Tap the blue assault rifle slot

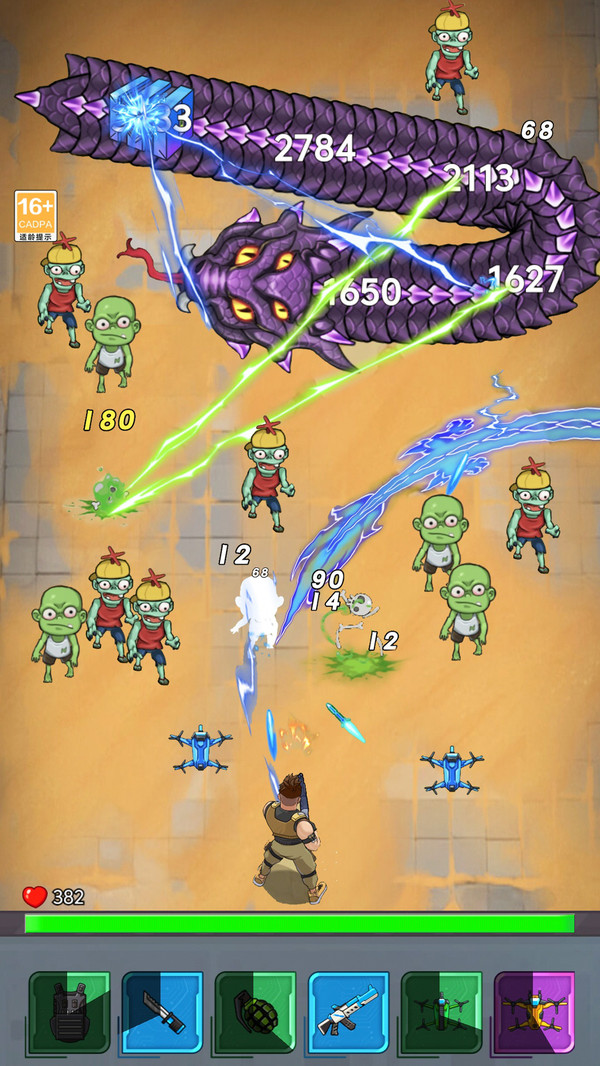click(x=348, y=1012)
